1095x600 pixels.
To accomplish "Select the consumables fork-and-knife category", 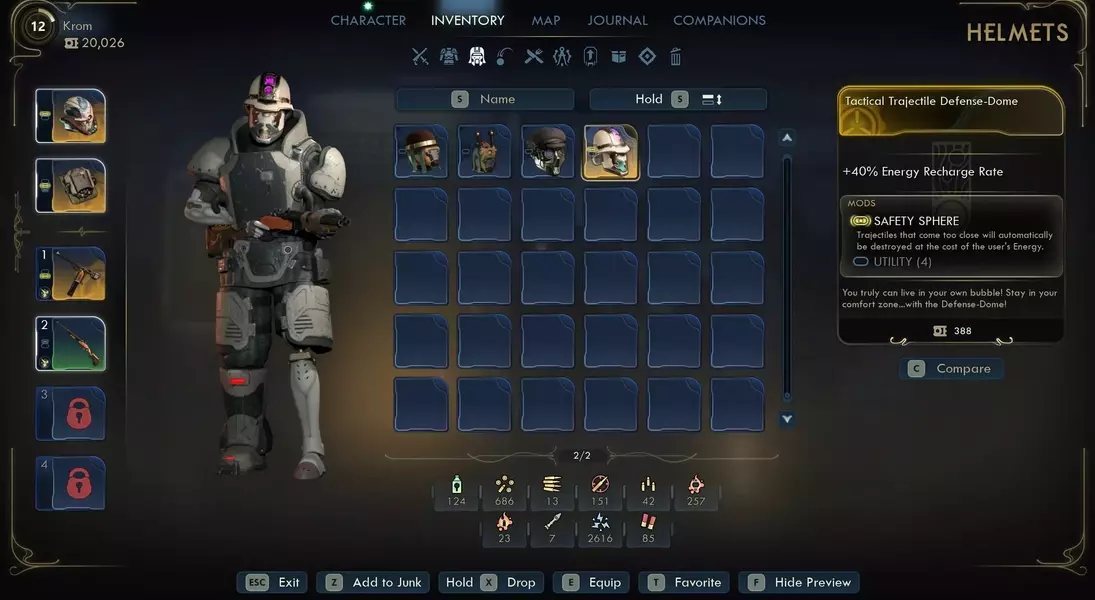I will coord(534,57).
